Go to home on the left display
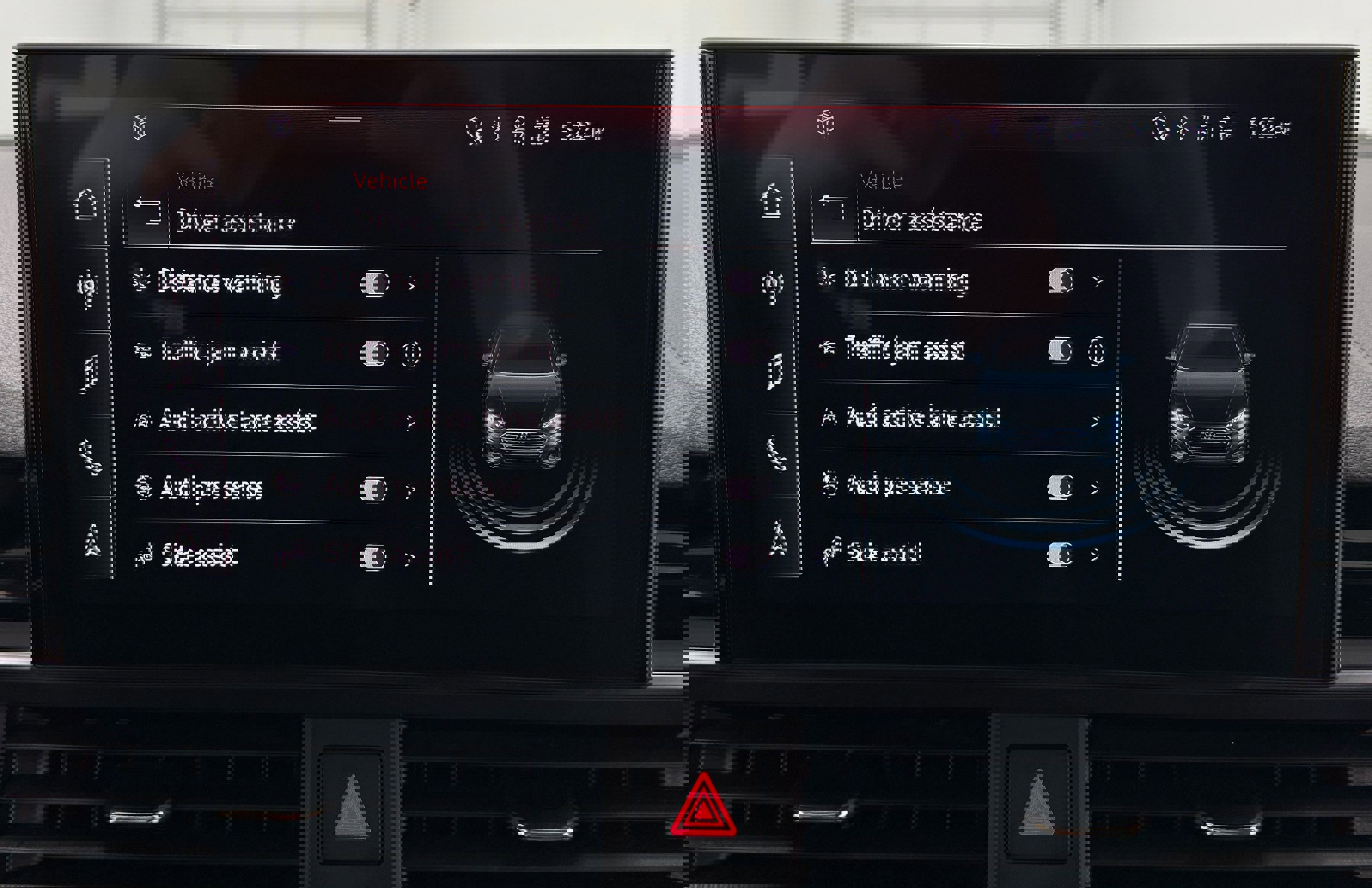 click(x=87, y=204)
